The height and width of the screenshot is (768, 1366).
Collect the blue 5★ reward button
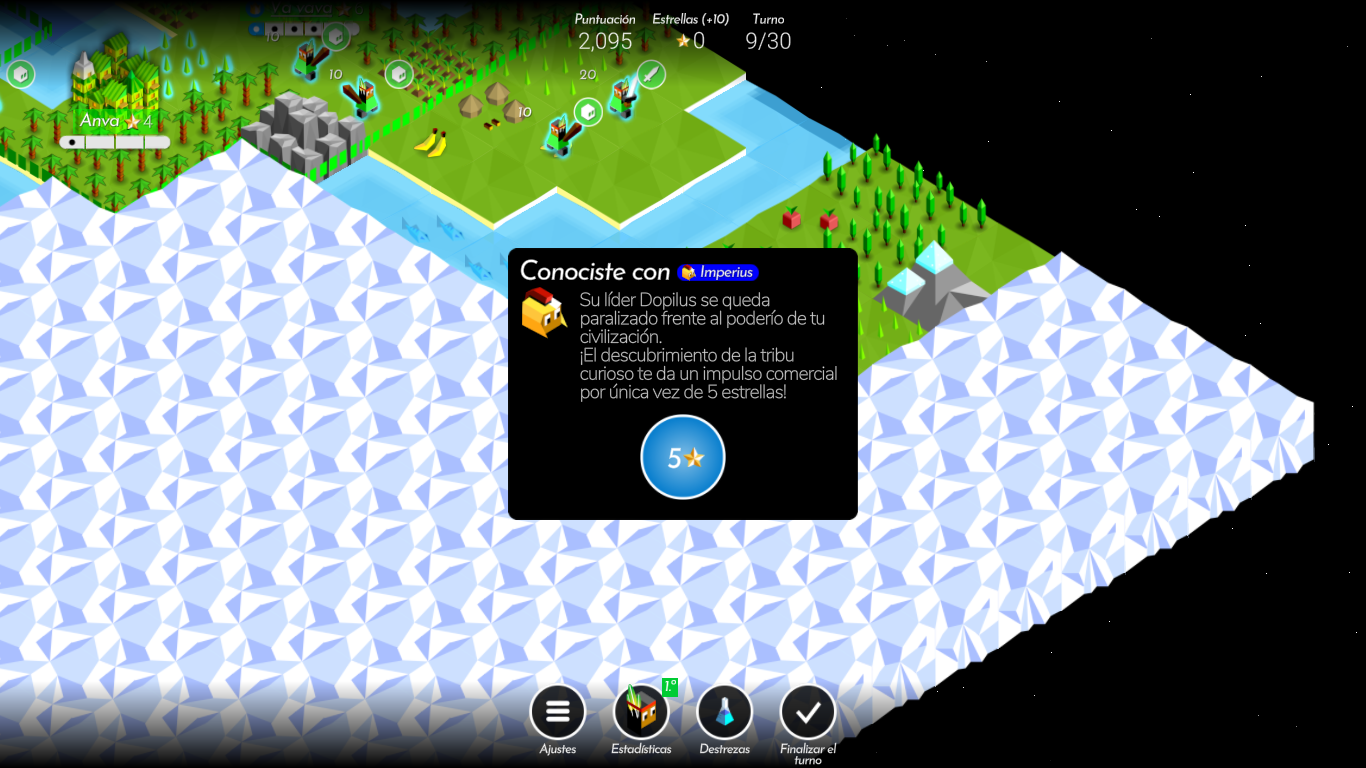[683, 457]
